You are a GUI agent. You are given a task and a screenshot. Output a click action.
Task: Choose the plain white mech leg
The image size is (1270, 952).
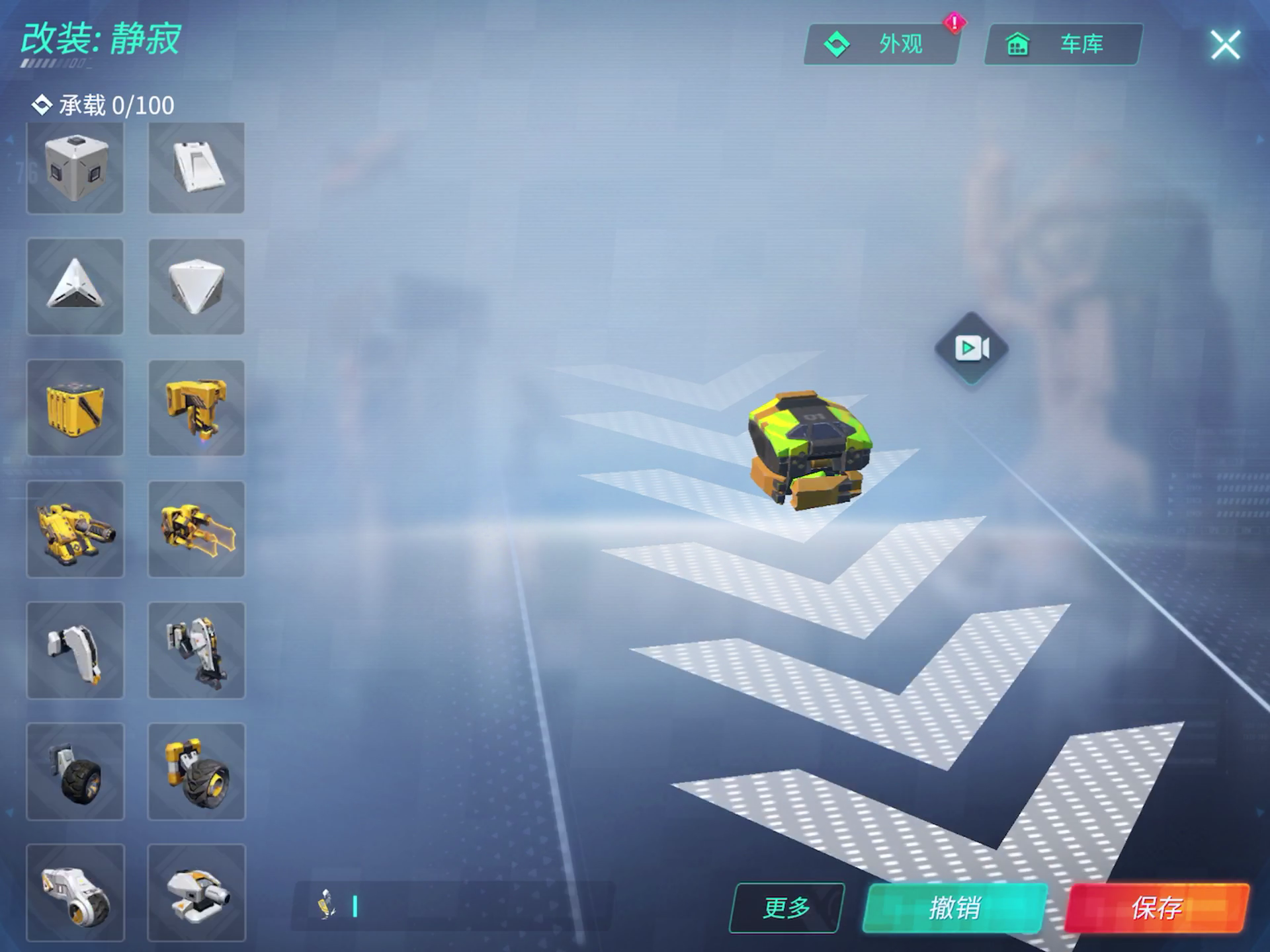(75, 651)
